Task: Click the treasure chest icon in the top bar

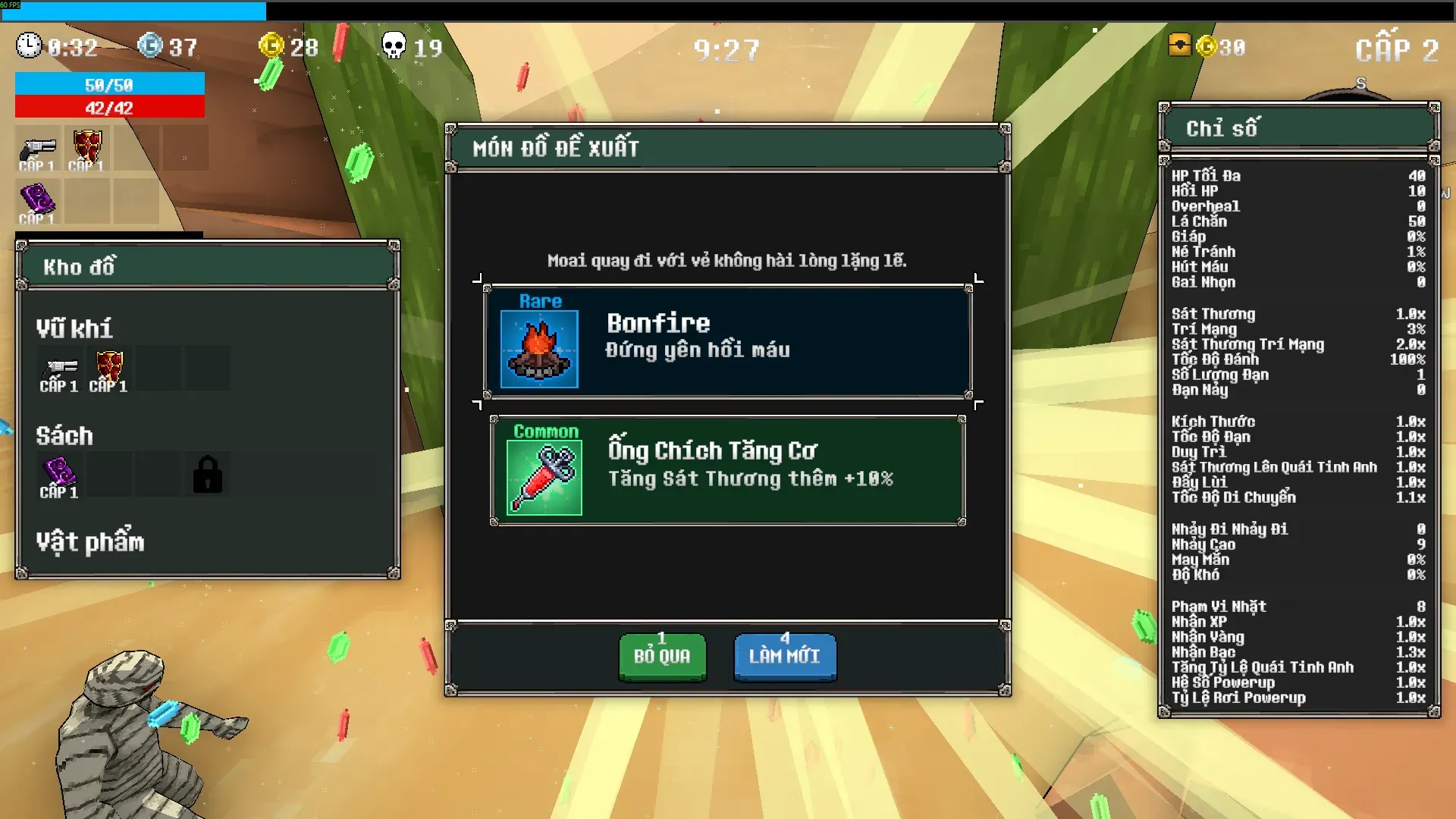Action: (1179, 46)
